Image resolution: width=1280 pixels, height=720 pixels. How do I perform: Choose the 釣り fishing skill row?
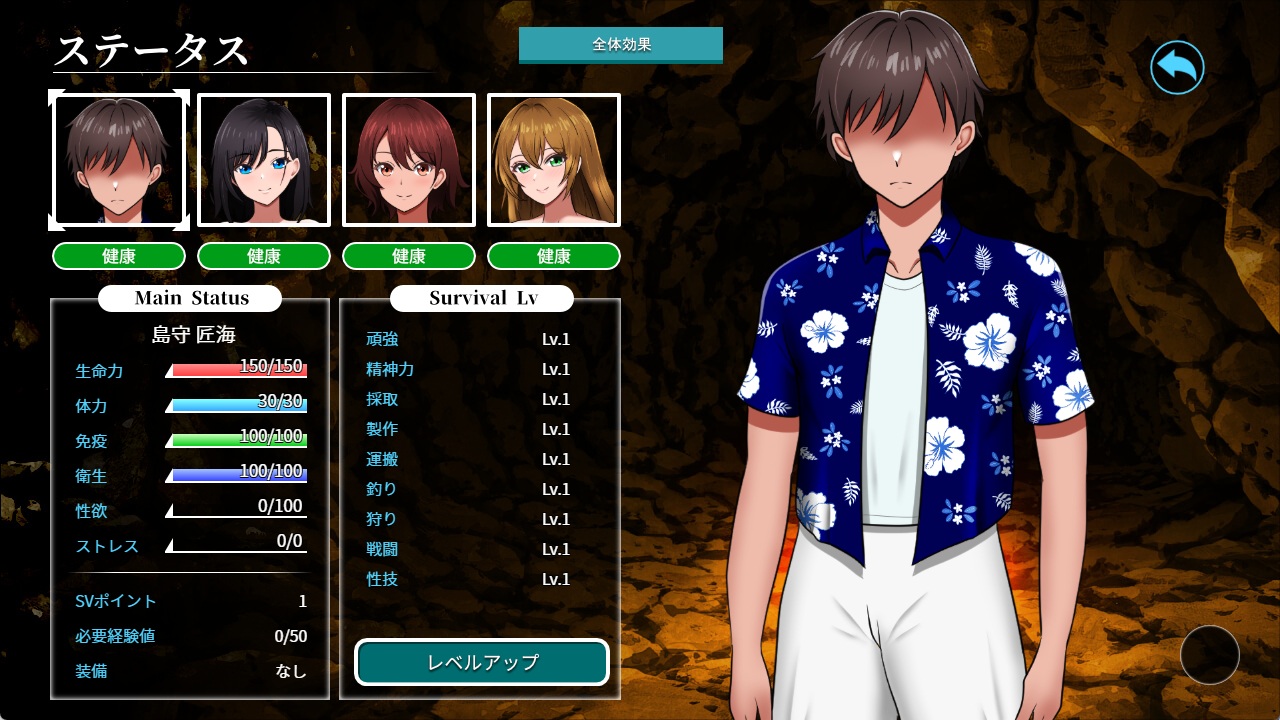[468, 489]
